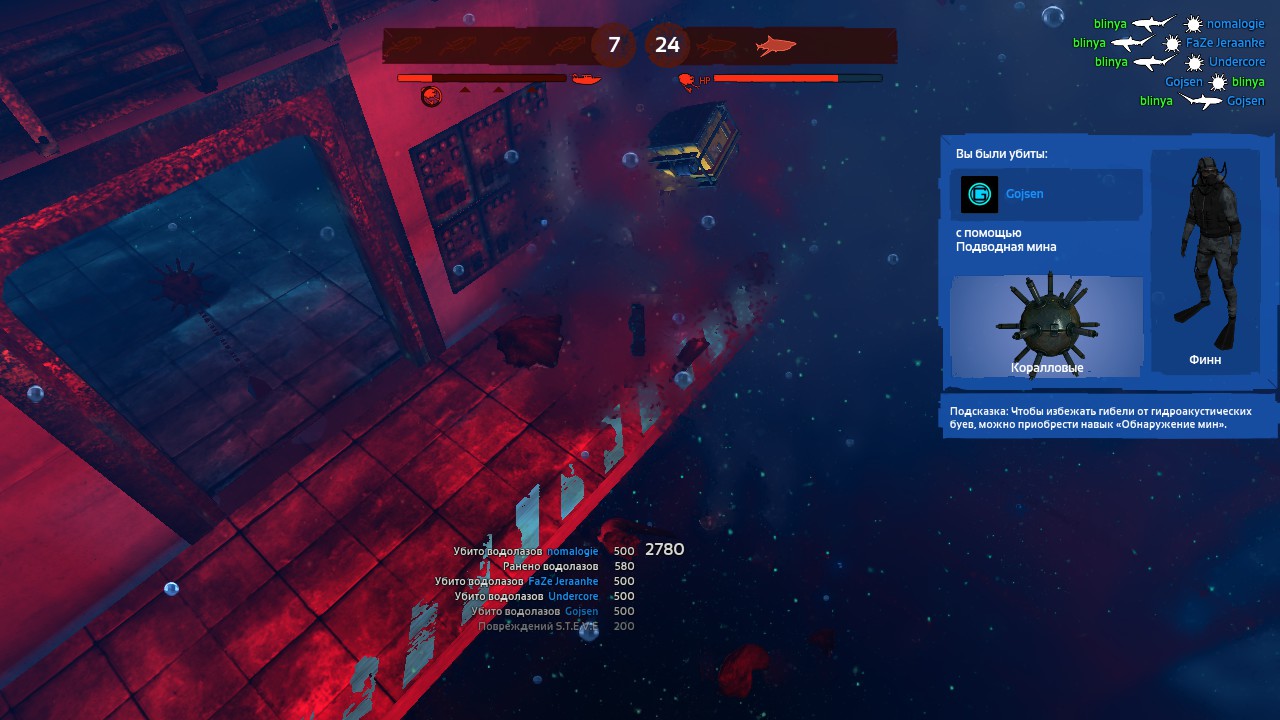
Task: Expand the right triangular marker under the progress bar
Action: (498, 89)
